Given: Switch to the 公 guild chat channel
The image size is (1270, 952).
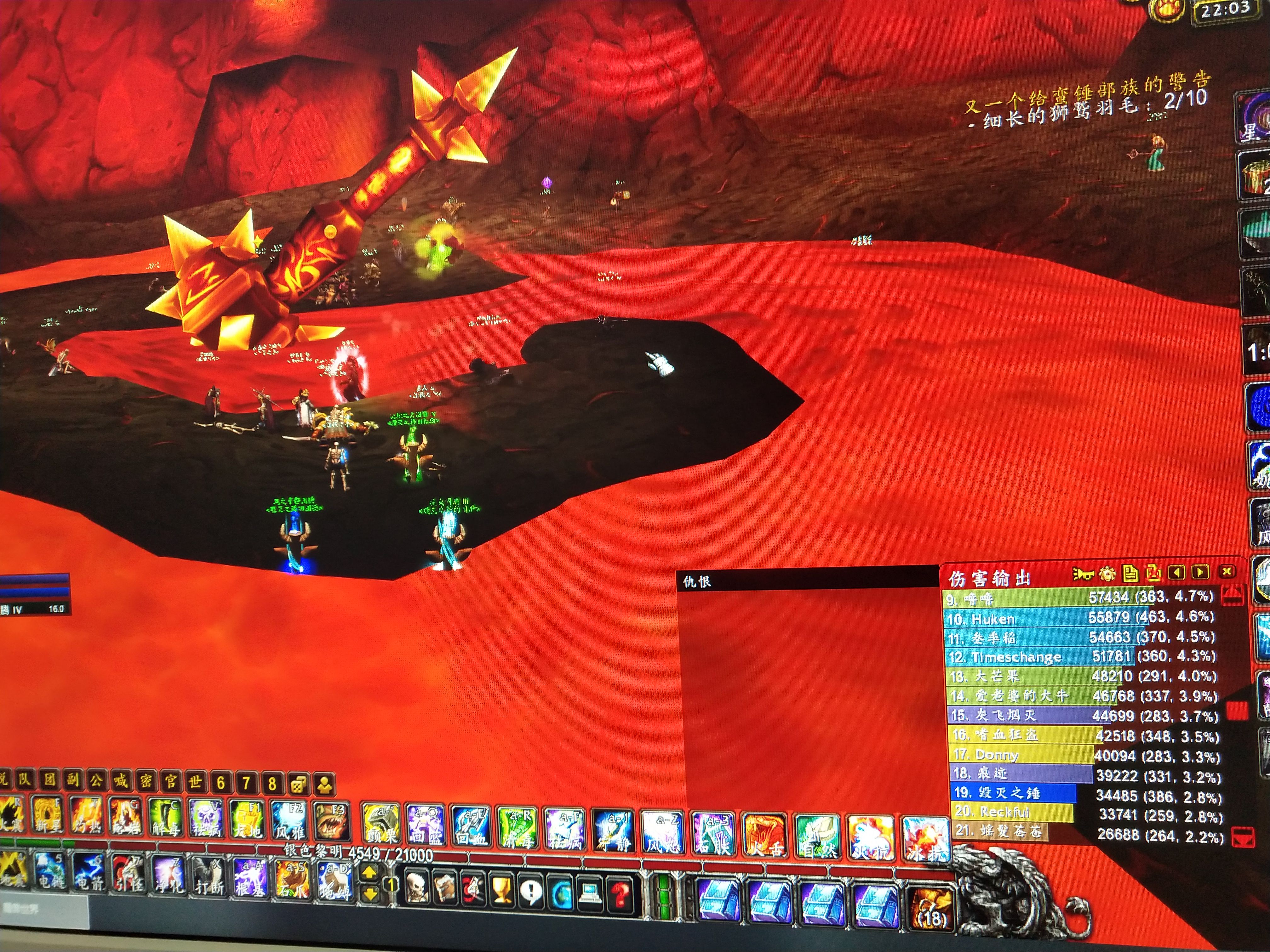Looking at the screenshot, I should tap(96, 780).
